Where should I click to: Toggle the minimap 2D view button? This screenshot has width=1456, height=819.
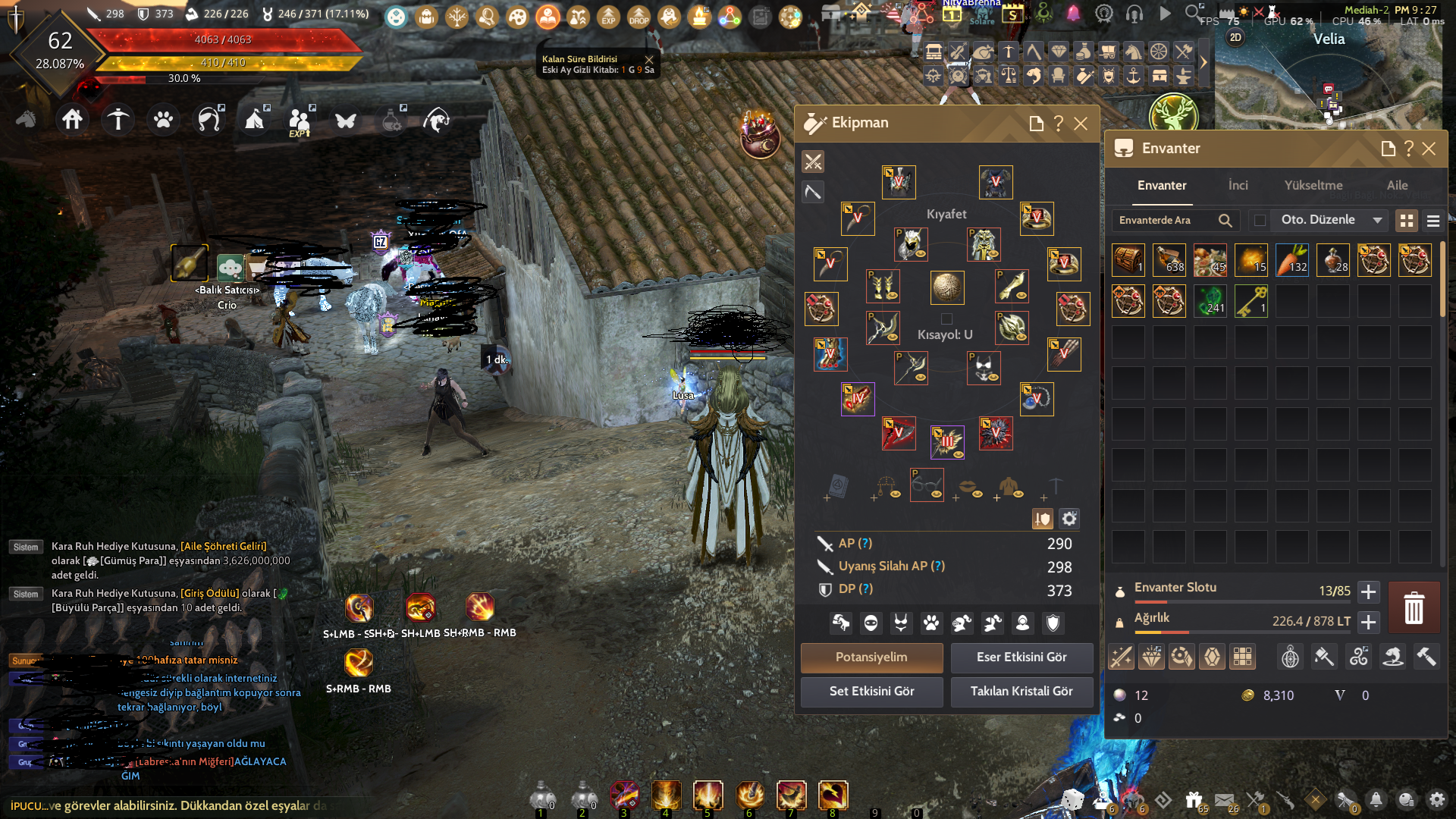pyautogui.click(x=1235, y=37)
